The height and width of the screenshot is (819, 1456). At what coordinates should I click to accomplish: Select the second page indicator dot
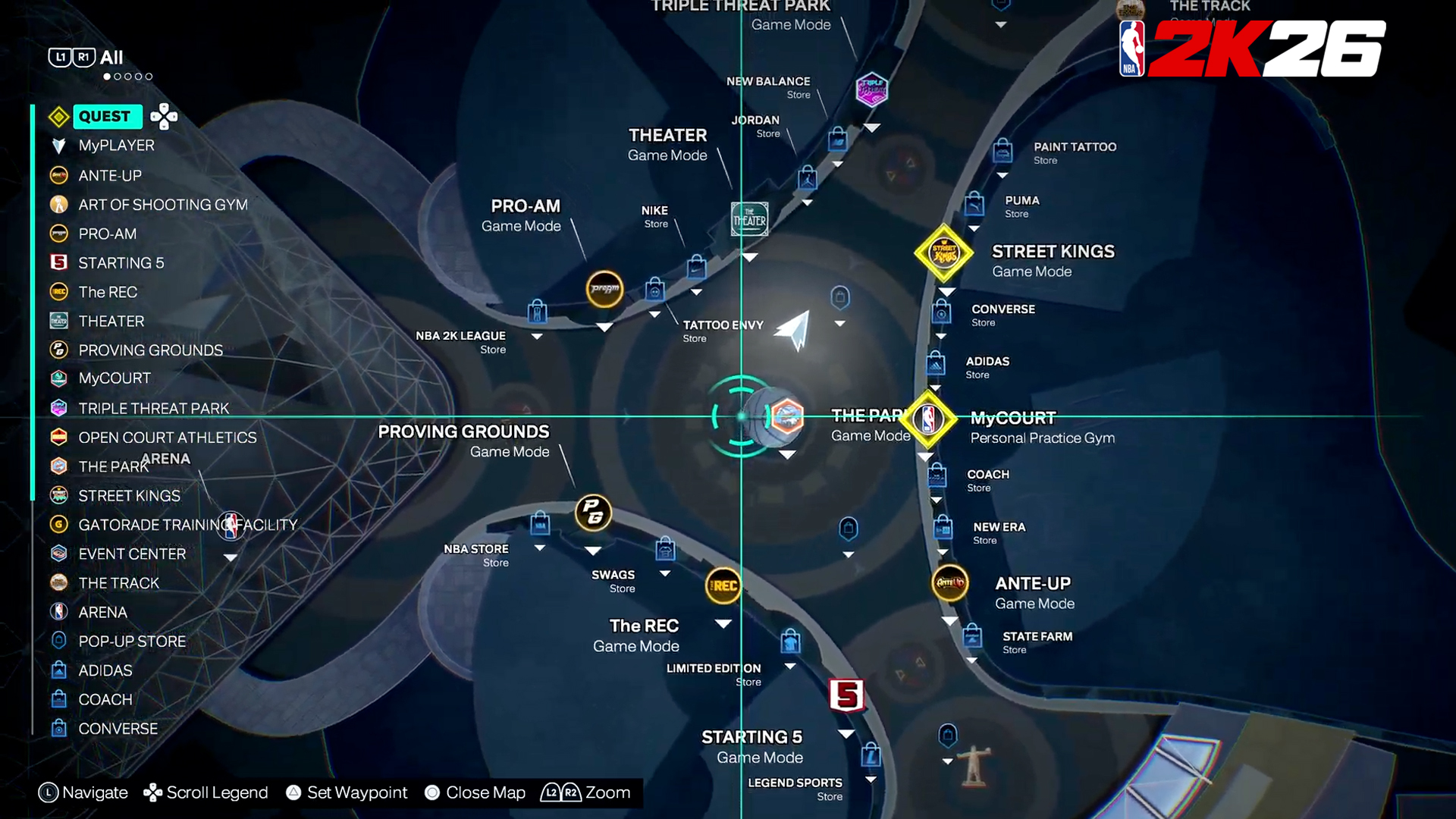[x=118, y=77]
